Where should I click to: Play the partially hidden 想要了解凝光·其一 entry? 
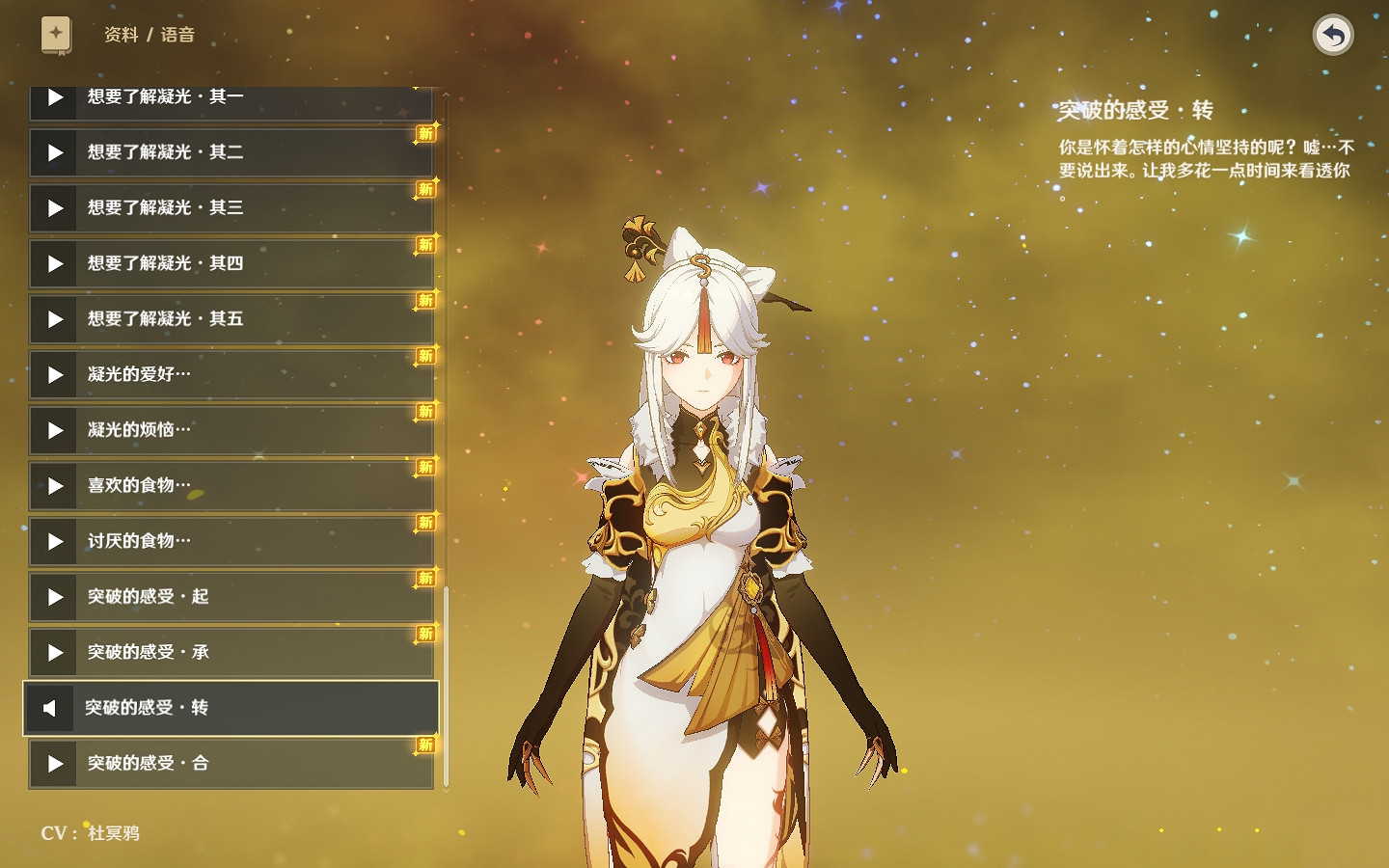click(55, 98)
